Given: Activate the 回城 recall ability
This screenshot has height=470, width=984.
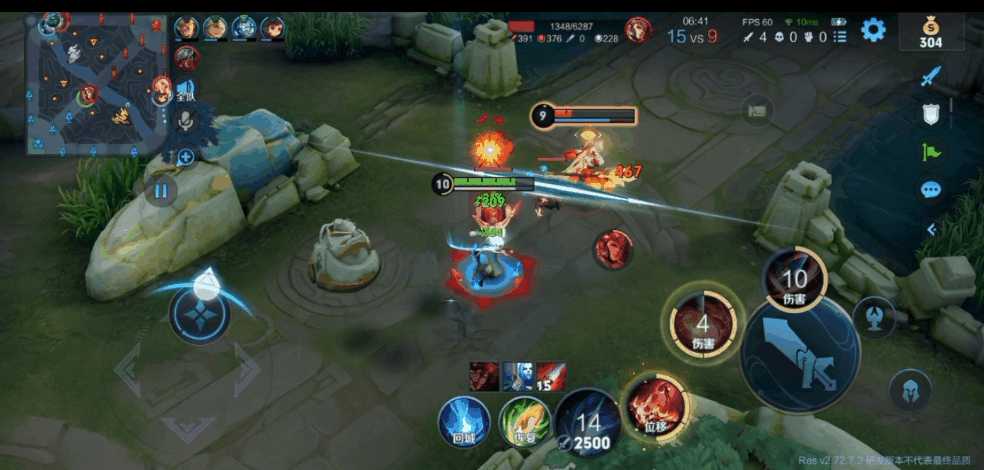Looking at the screenshot, I should tap(465, 421).
